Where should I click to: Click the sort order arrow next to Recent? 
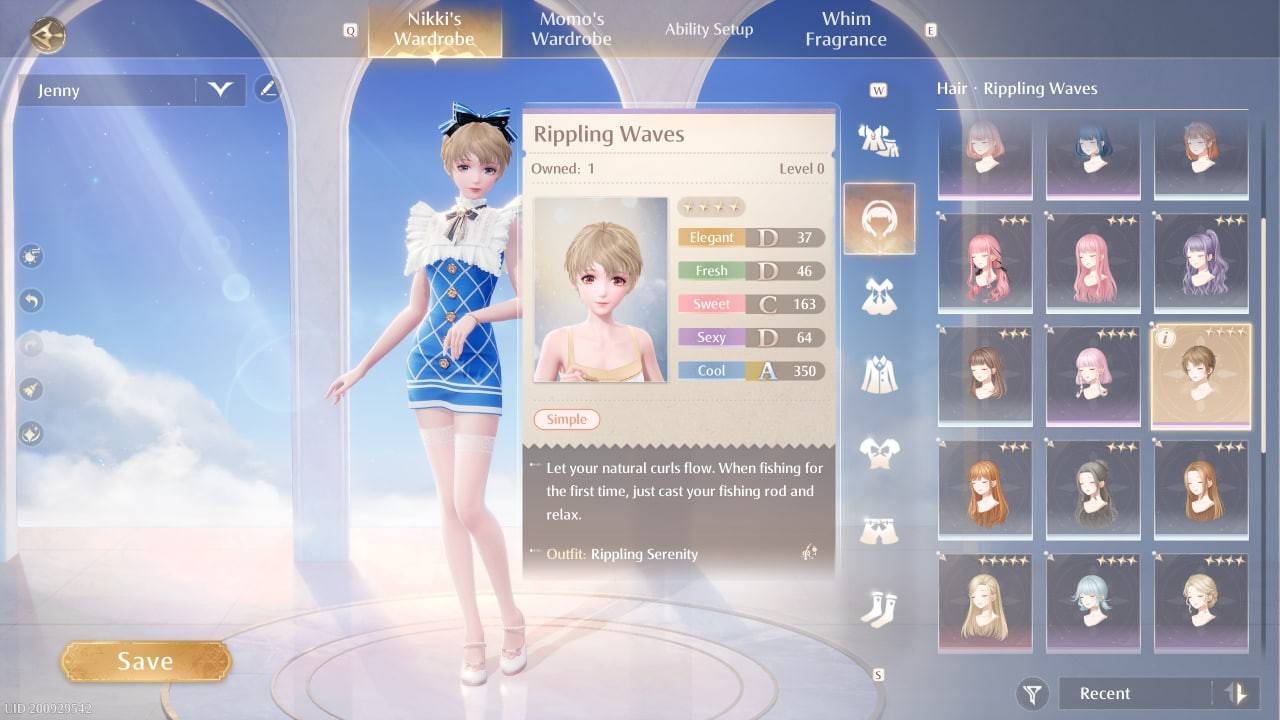click(x=1233, y=693)
